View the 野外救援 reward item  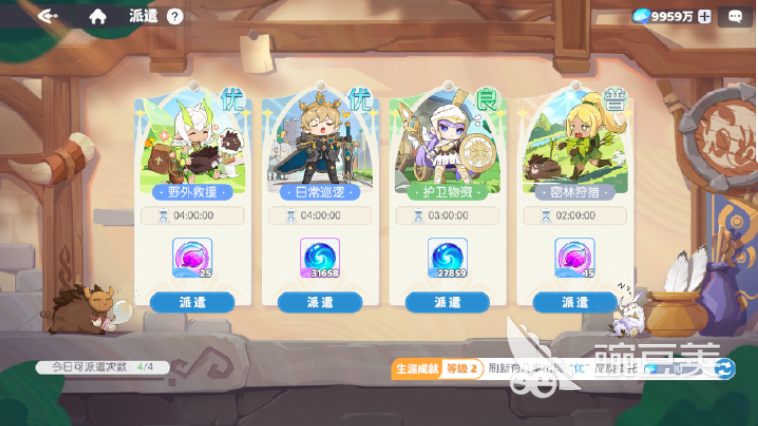[x=193, y=258]
